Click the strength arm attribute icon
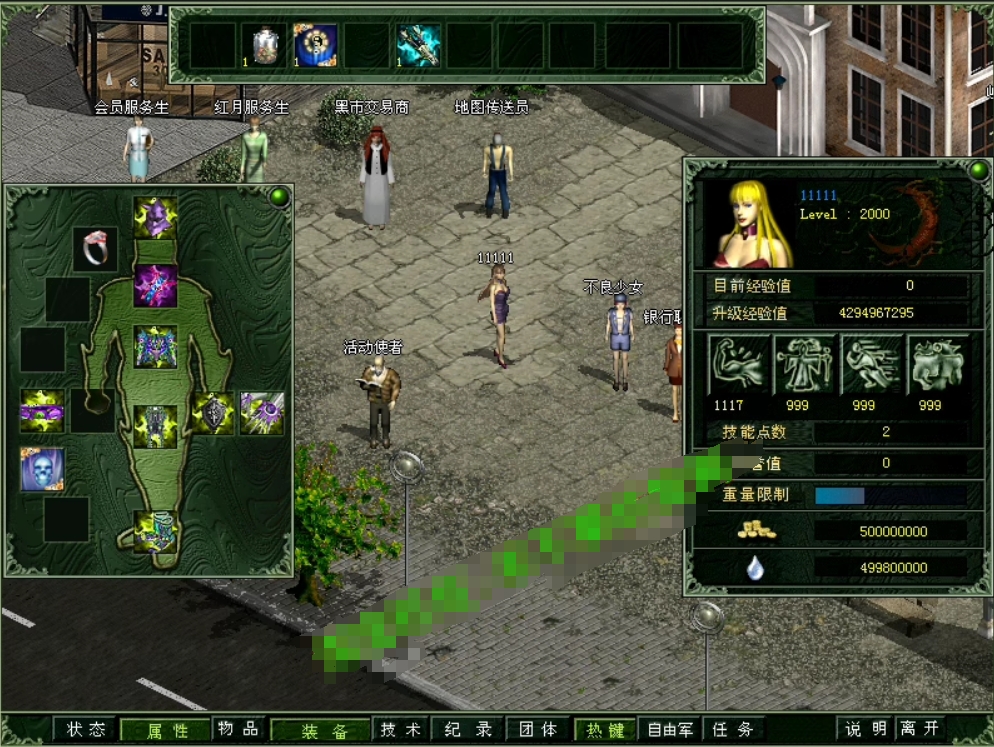 [739, 365]
